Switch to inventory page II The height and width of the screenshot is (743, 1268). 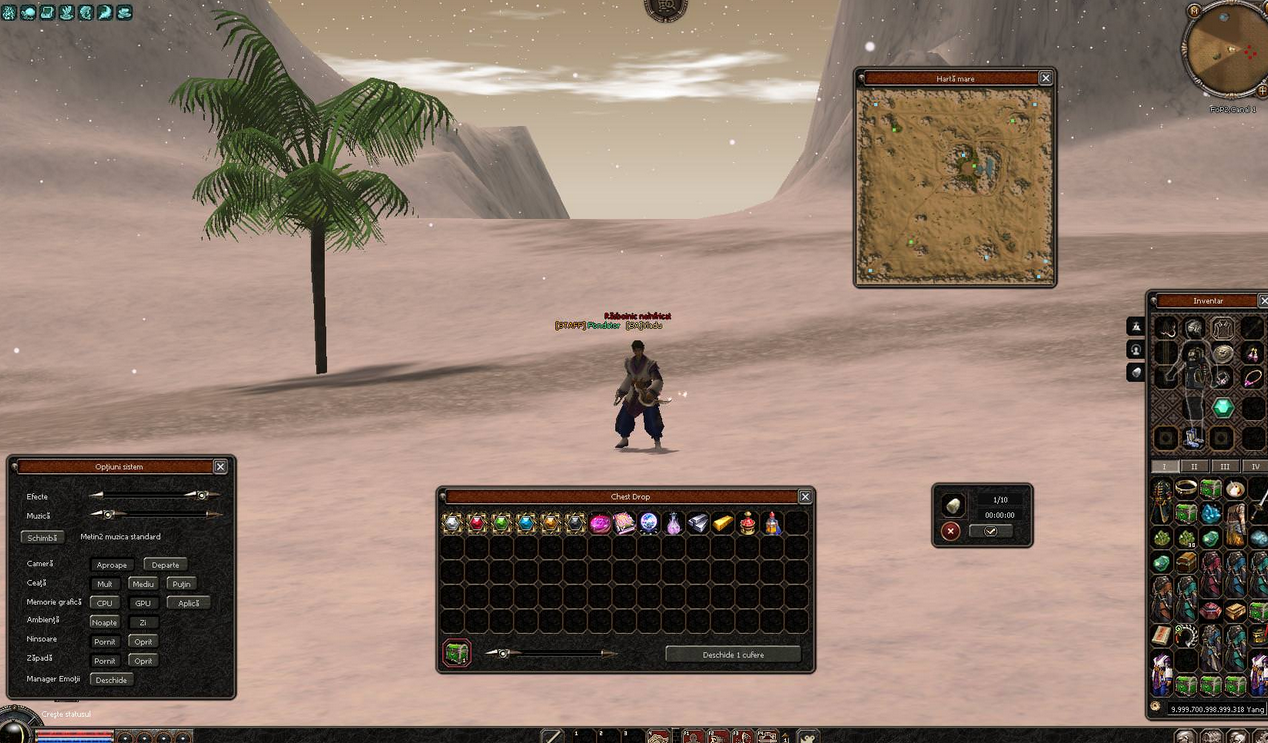[1193, 467]
